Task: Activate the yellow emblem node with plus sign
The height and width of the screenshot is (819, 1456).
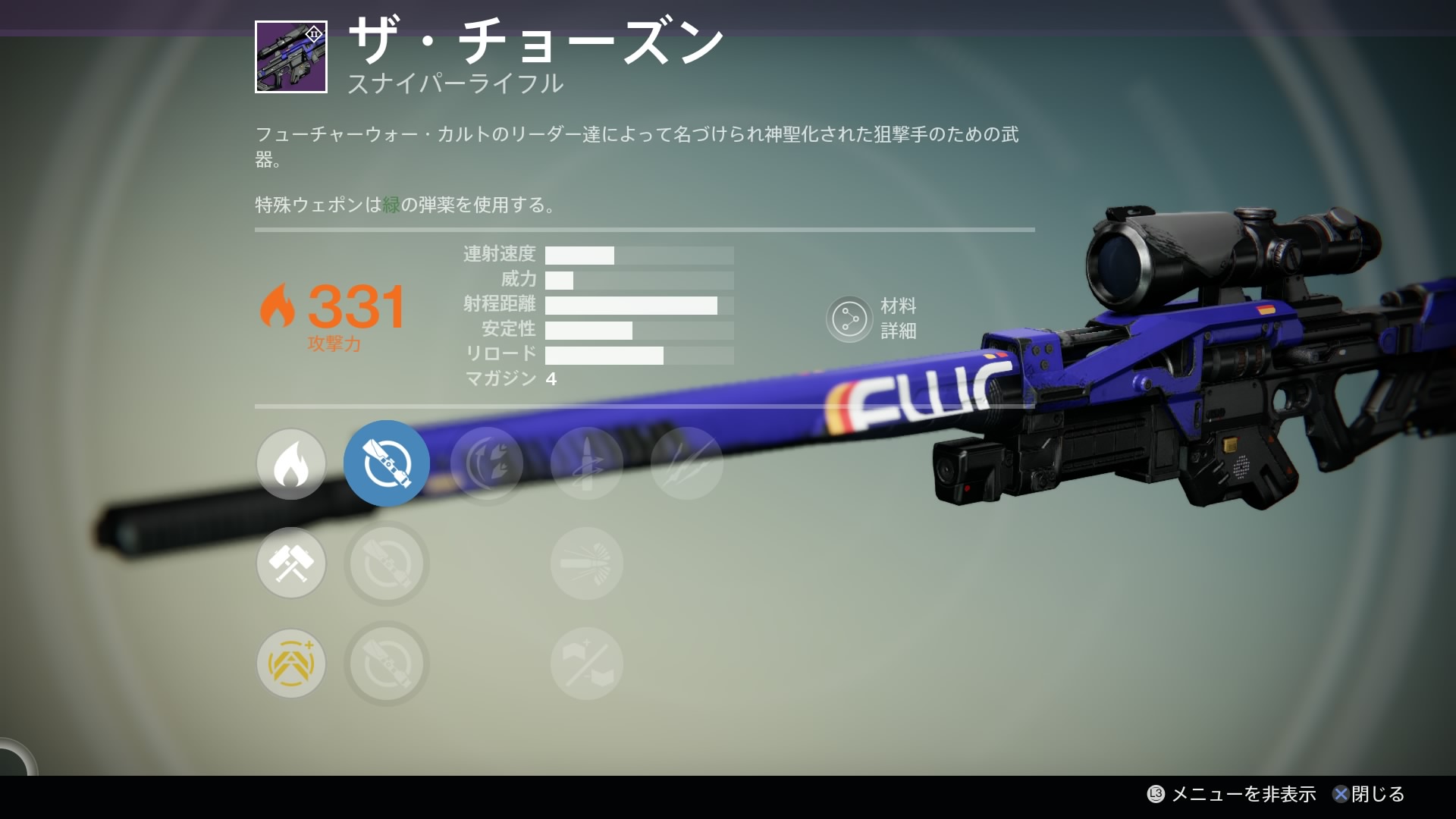Action: (x=291, y=664)
